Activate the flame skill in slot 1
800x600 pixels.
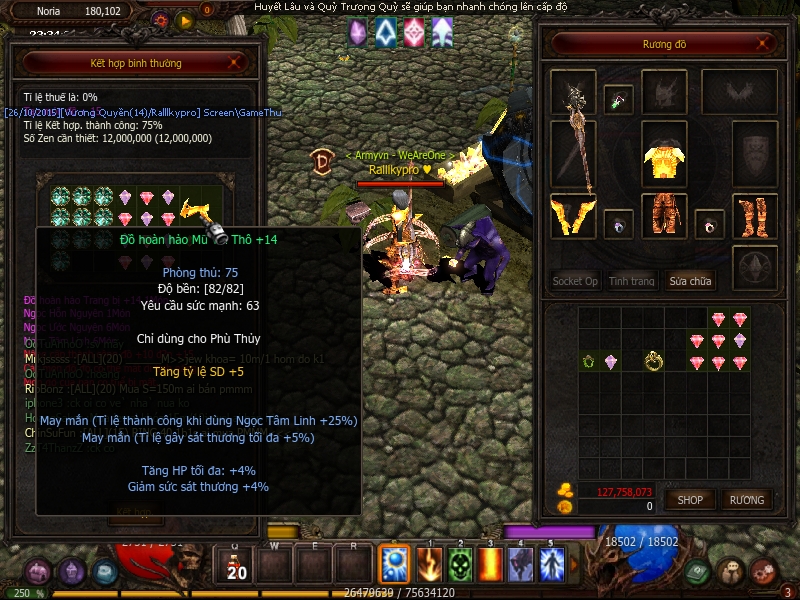pos(429,565)
